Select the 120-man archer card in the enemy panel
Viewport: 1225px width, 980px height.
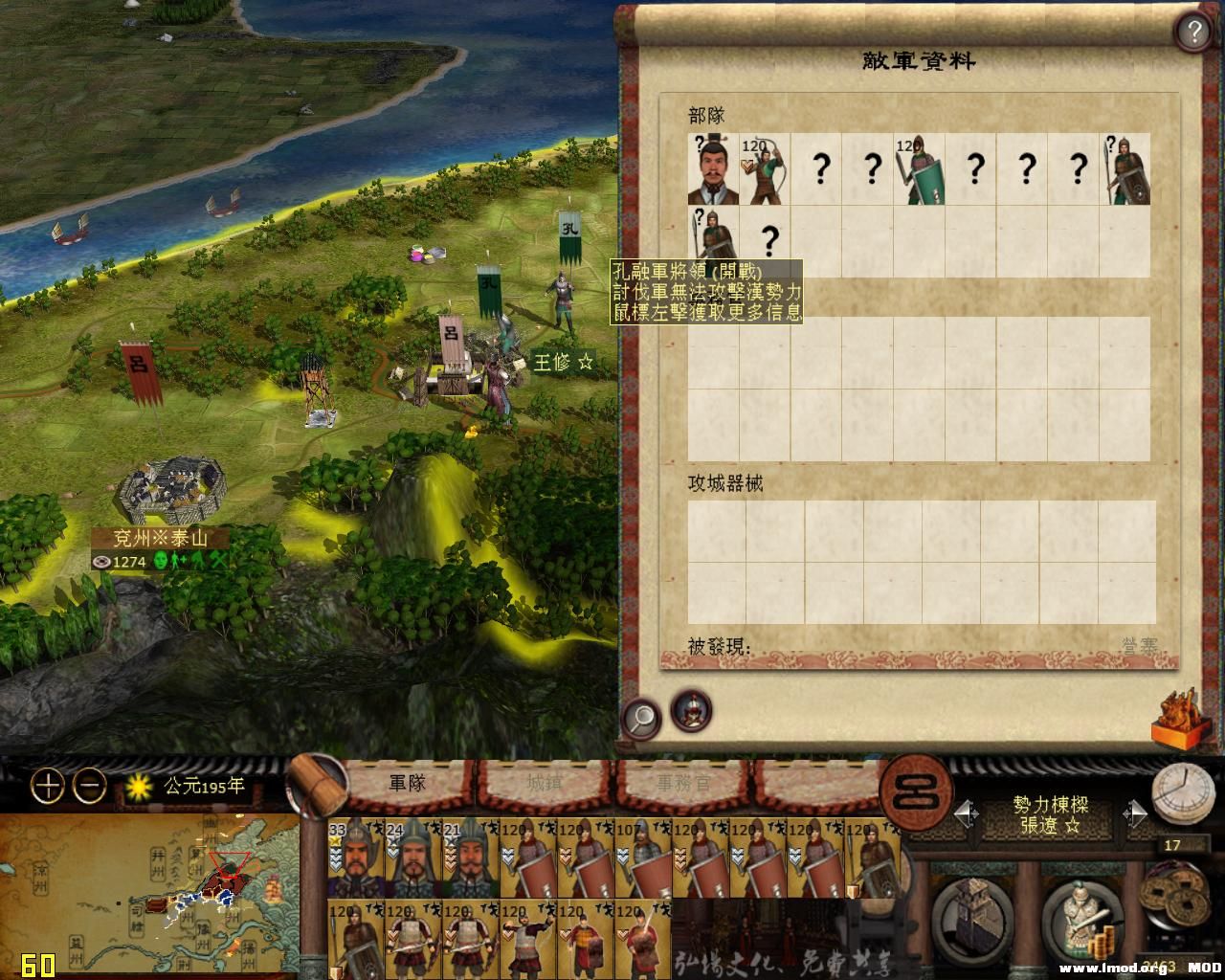(764, 170)
